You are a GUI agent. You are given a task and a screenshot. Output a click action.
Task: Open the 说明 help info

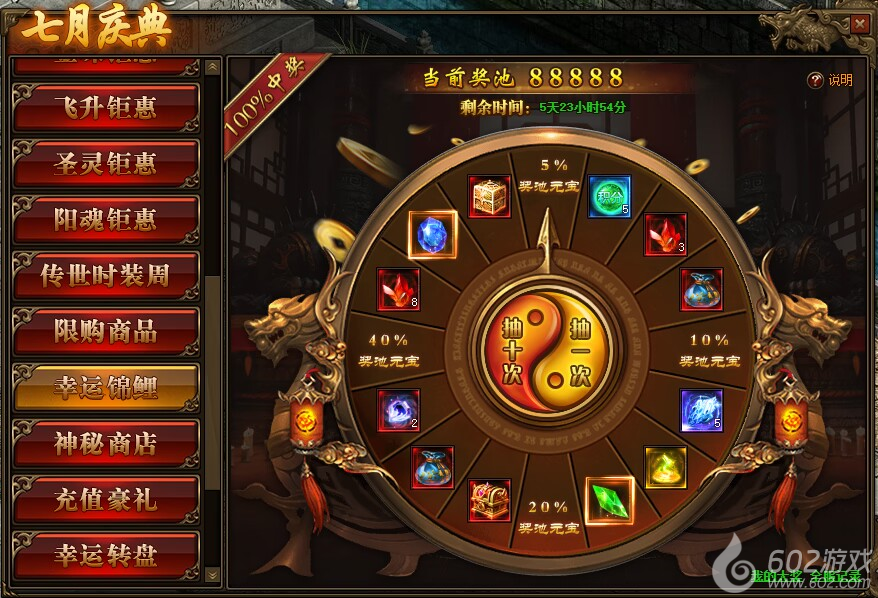pos(832,81)
